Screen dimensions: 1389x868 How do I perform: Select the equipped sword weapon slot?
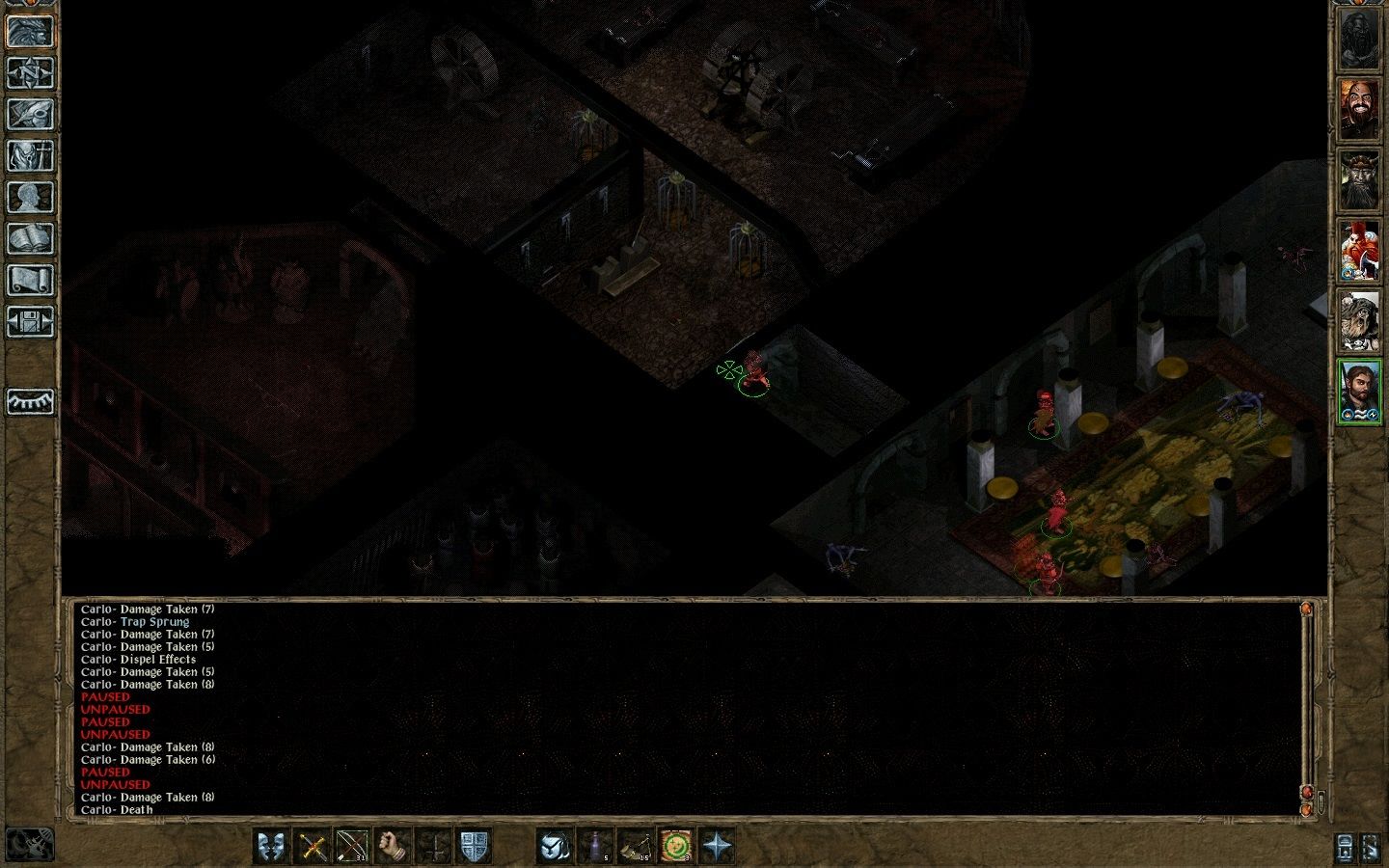pos(311,846)
